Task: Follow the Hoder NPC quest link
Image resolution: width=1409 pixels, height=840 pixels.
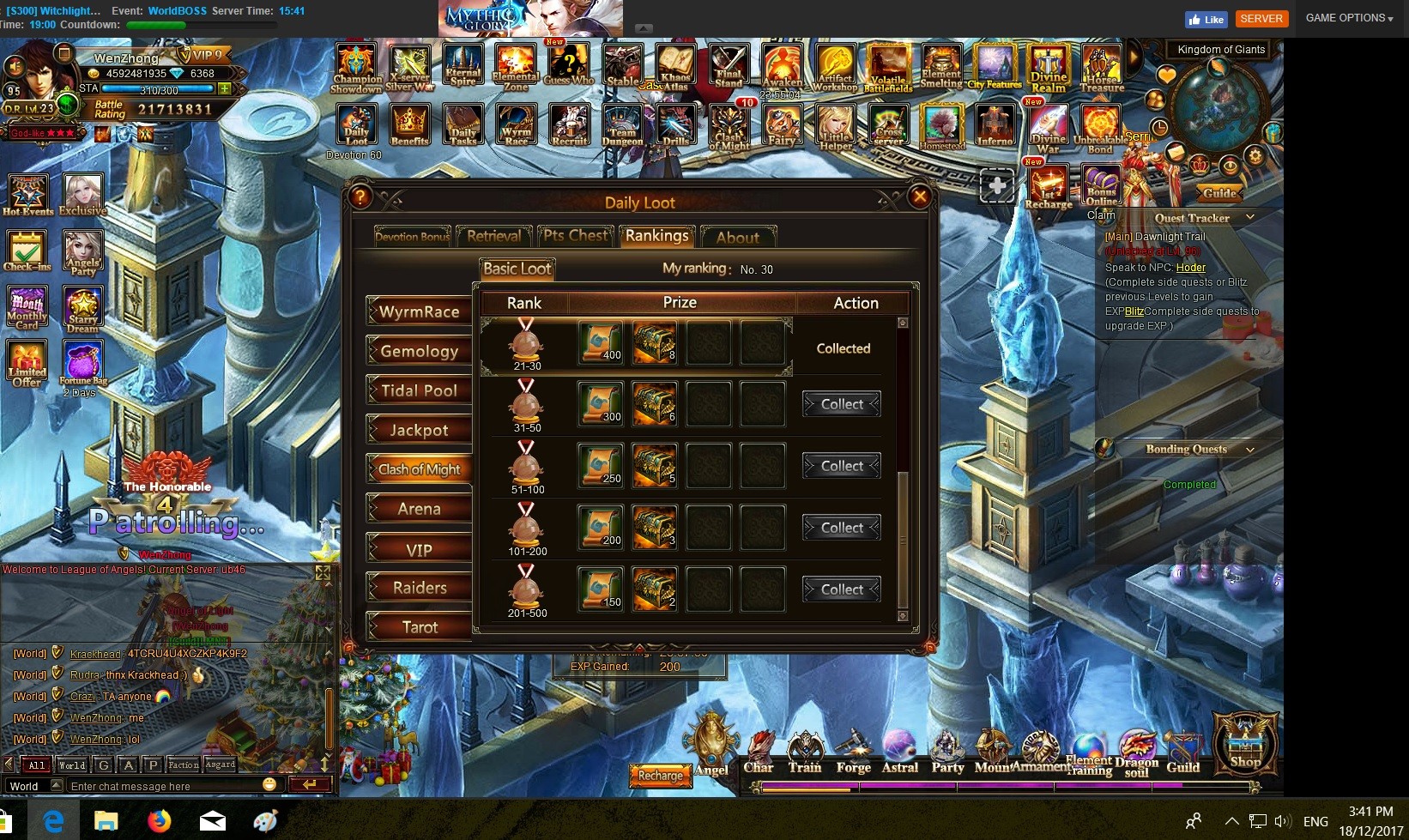Action: point(1190,268)
